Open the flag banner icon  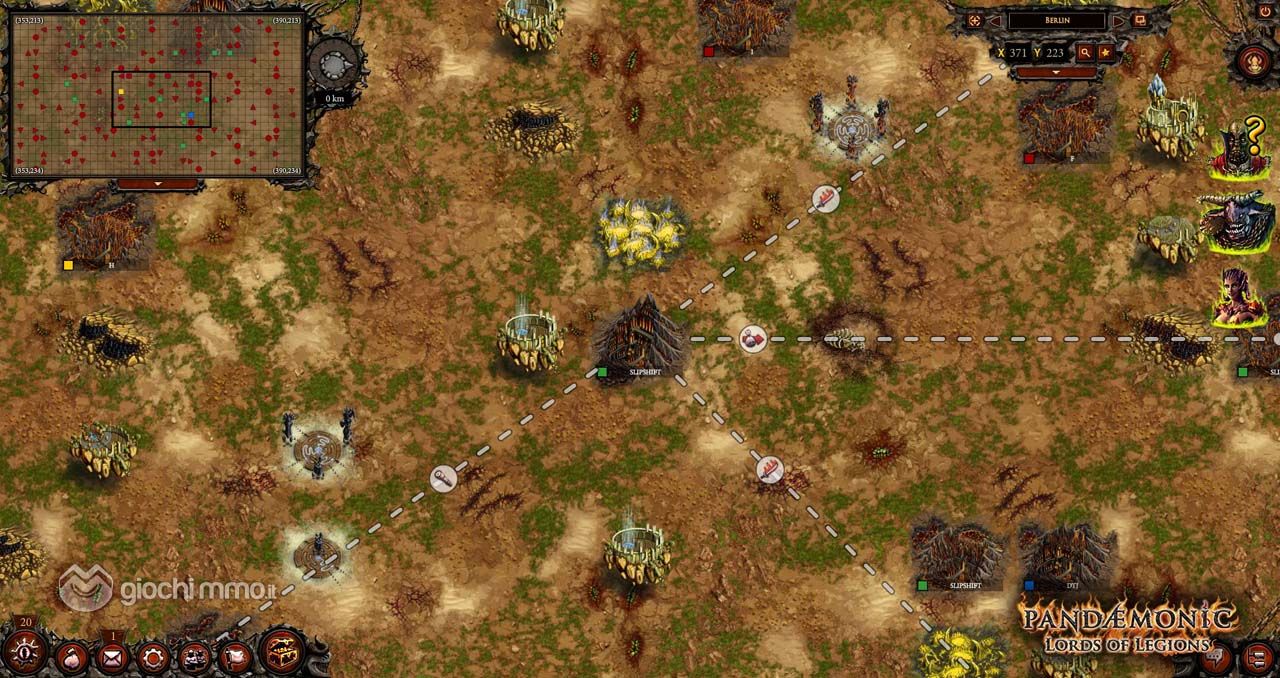235,657
